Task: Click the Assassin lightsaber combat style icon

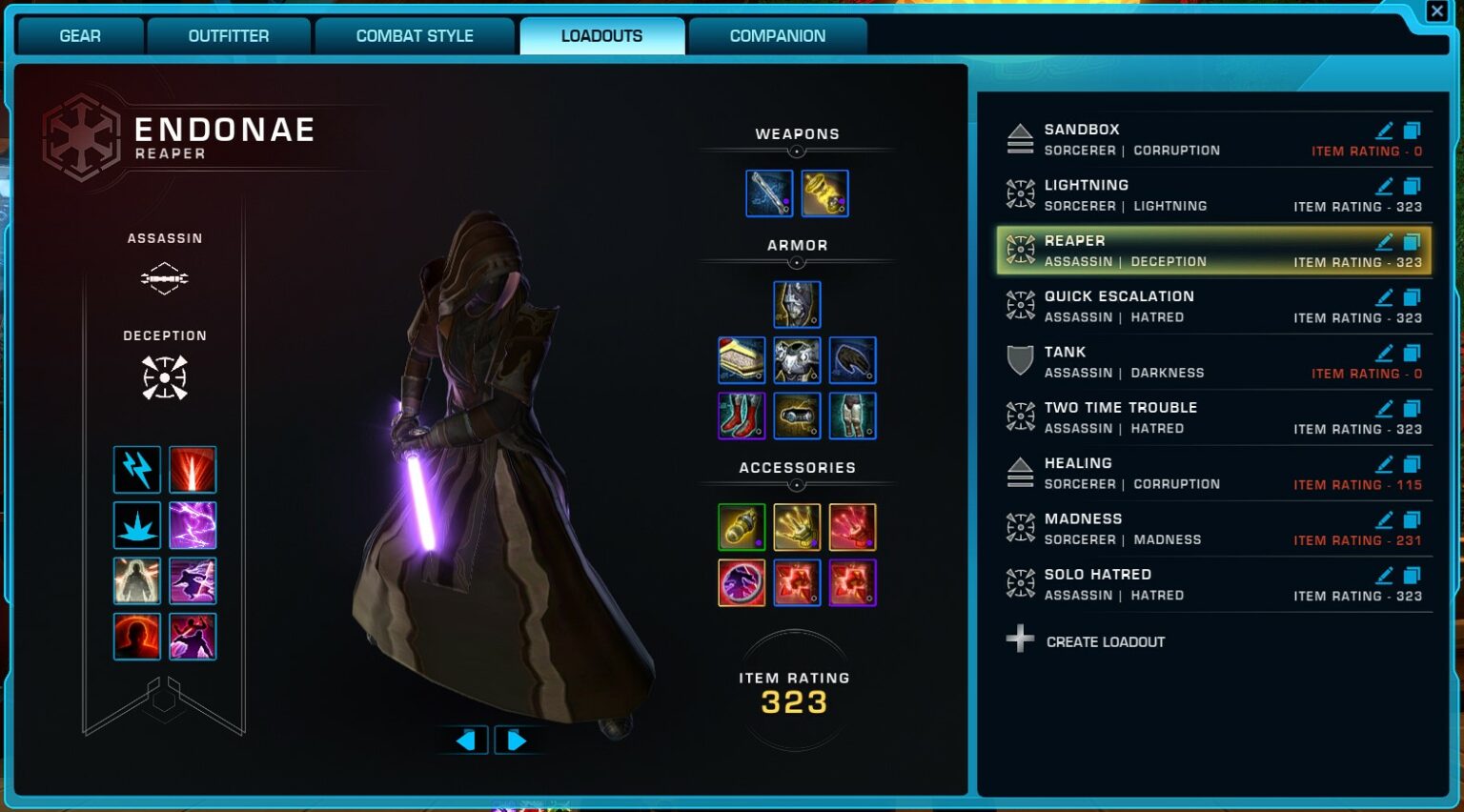Action: tap(164, 277)
